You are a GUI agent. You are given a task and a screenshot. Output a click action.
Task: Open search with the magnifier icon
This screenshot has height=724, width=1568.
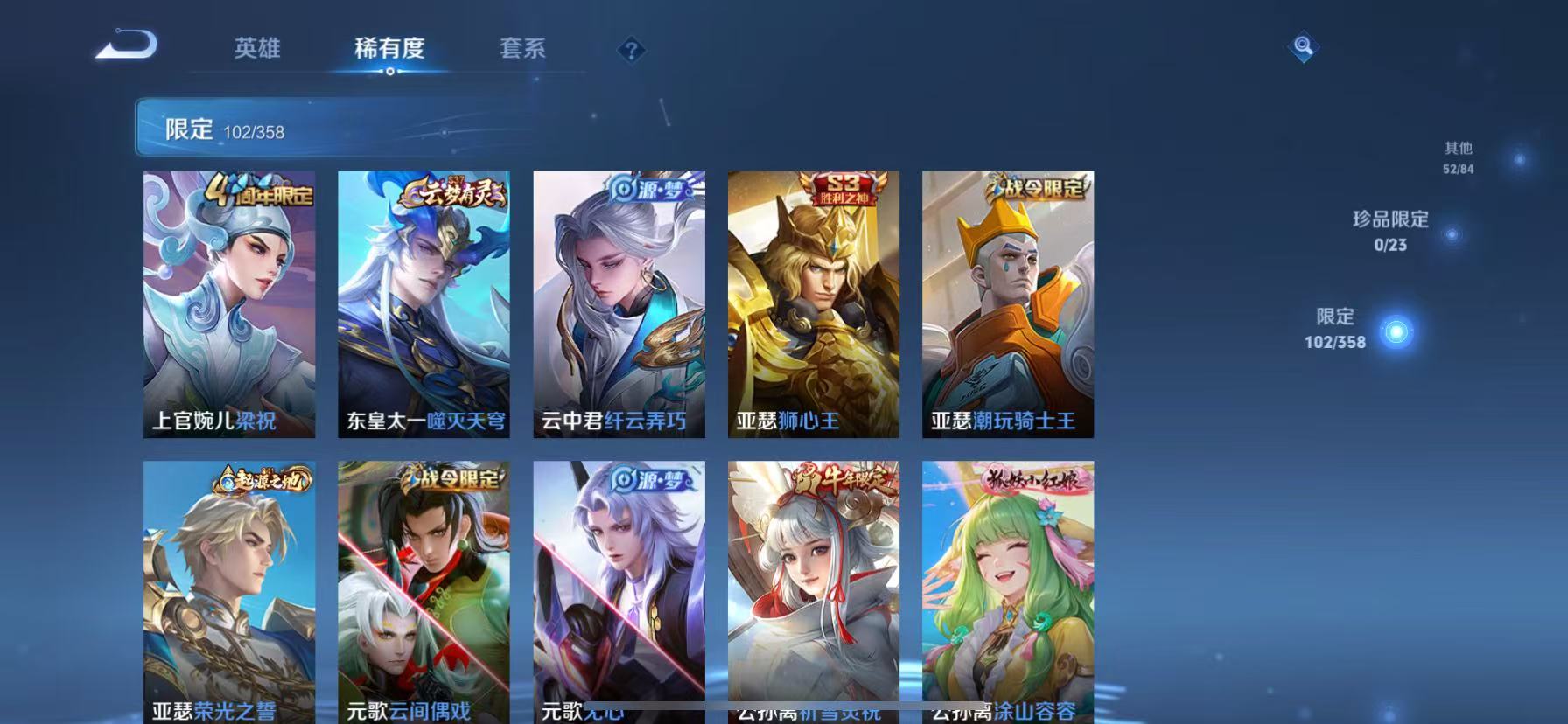1303,48
